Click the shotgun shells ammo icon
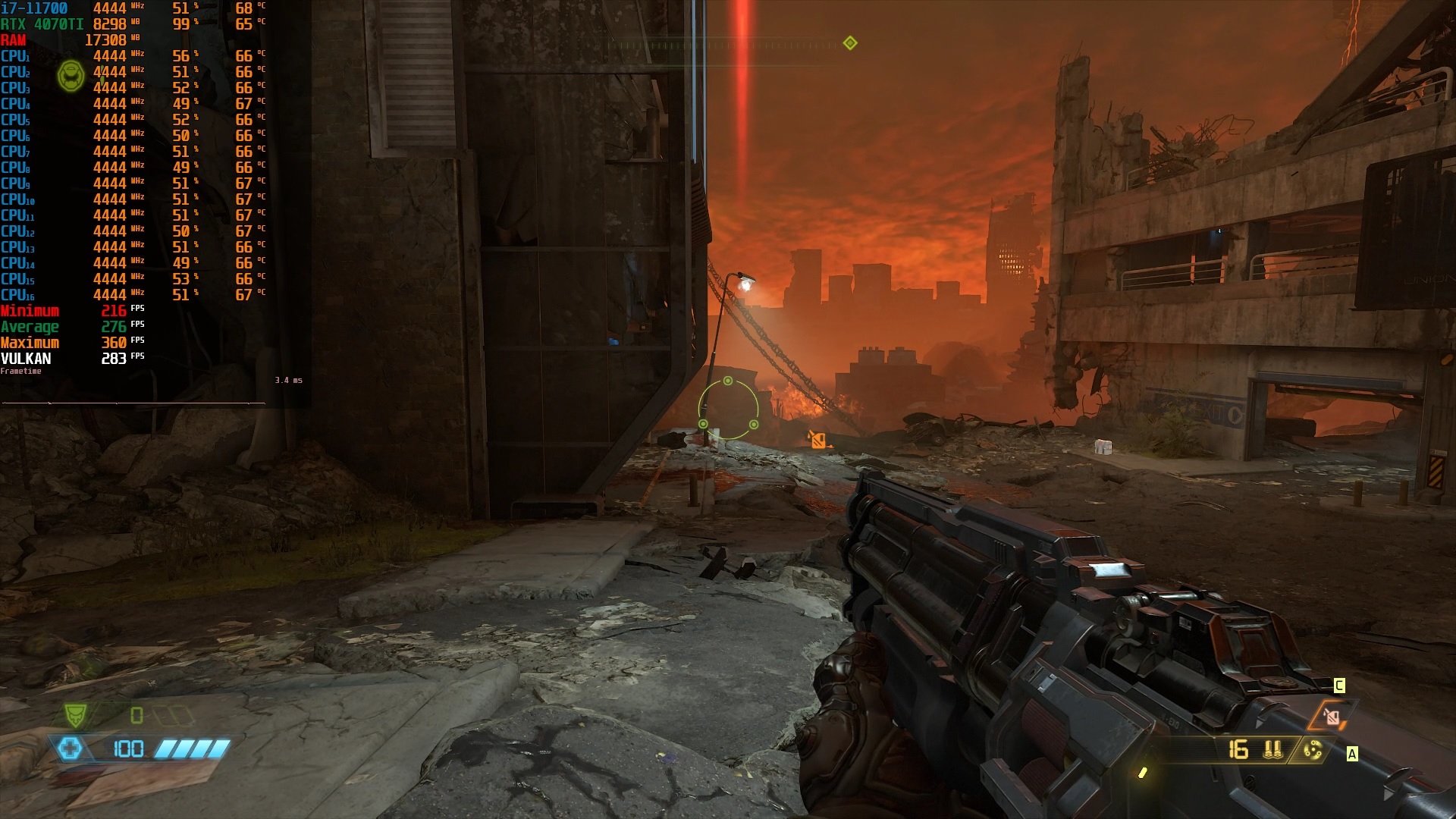The height and width of the screenshot is (819, 1456). coord(1272,750)
